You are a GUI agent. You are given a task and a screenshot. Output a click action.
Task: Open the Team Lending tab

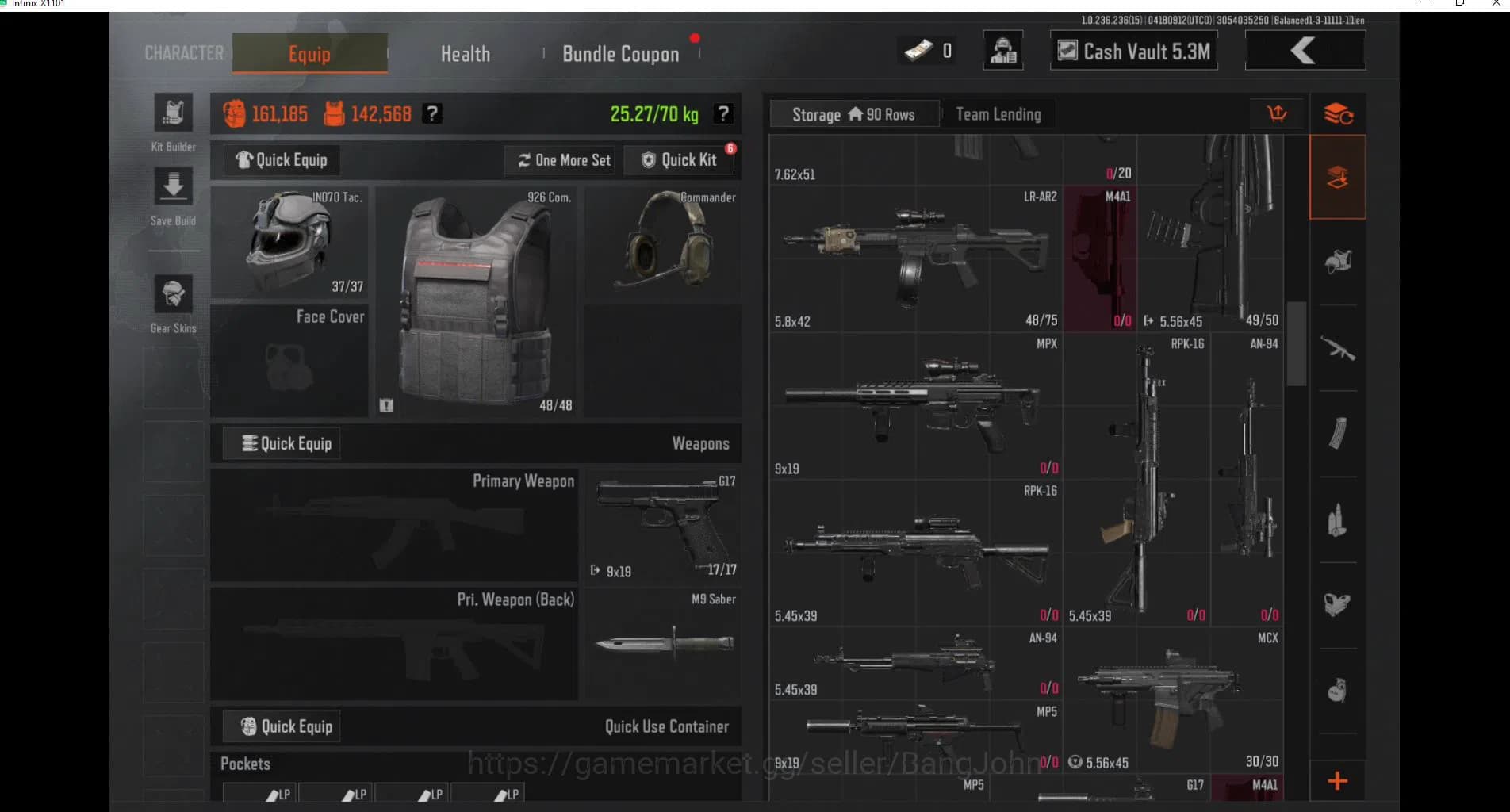pos(998,113)
